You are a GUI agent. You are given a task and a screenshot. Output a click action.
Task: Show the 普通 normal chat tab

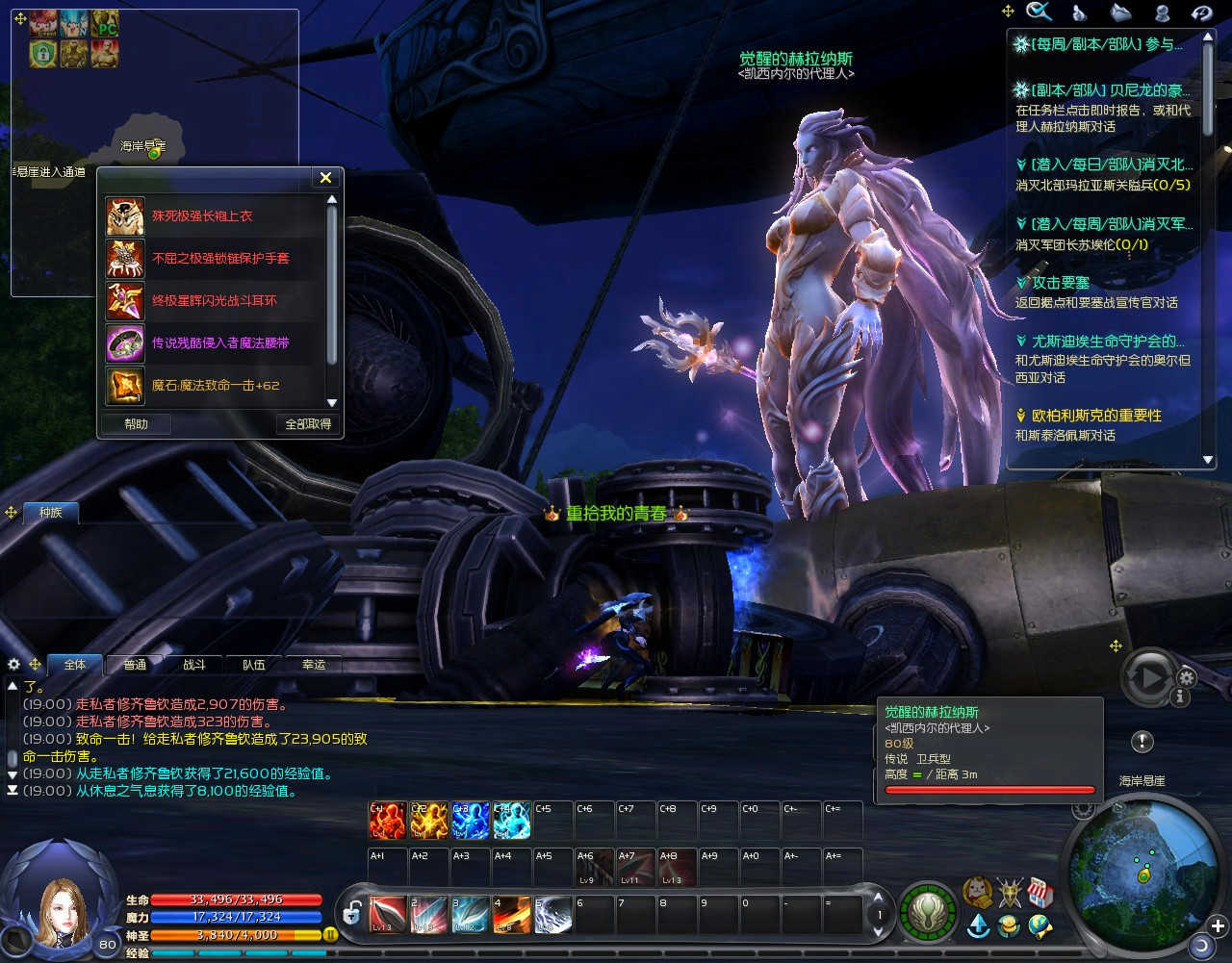pyautogui.click(x=135, y=665)
